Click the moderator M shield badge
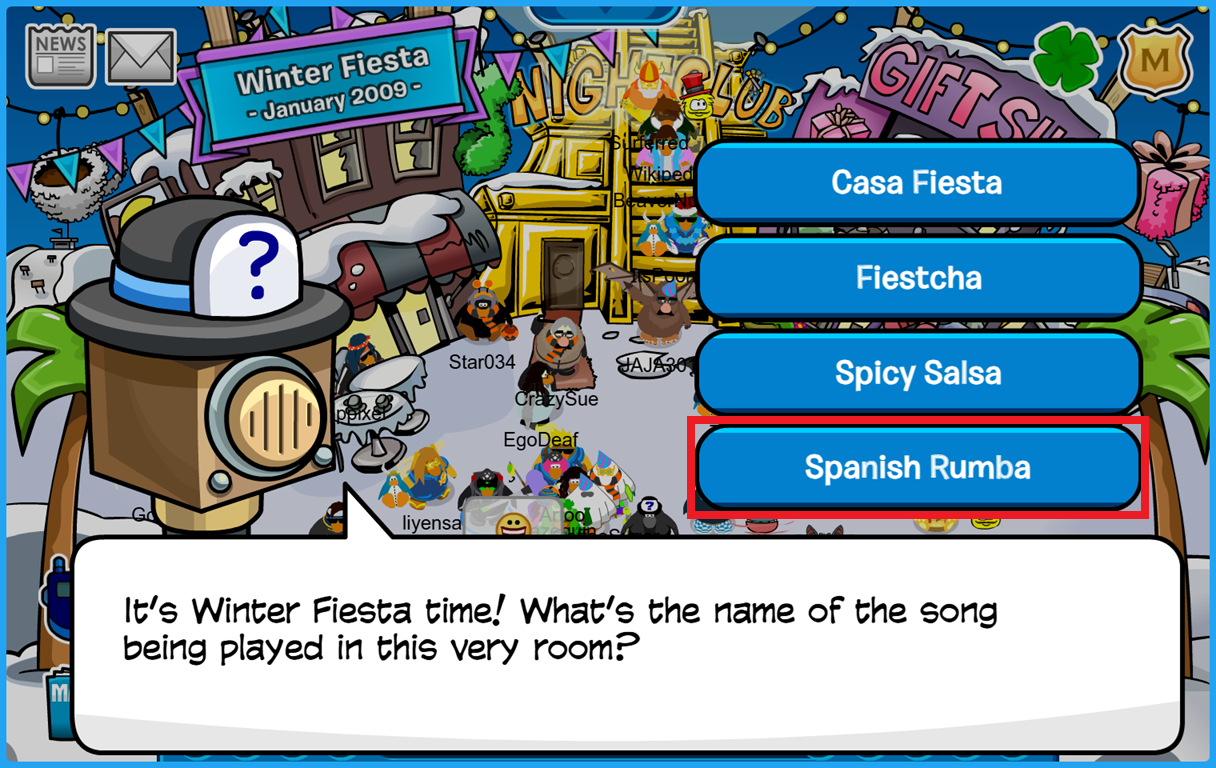1216x768 pixels. 1156,60
